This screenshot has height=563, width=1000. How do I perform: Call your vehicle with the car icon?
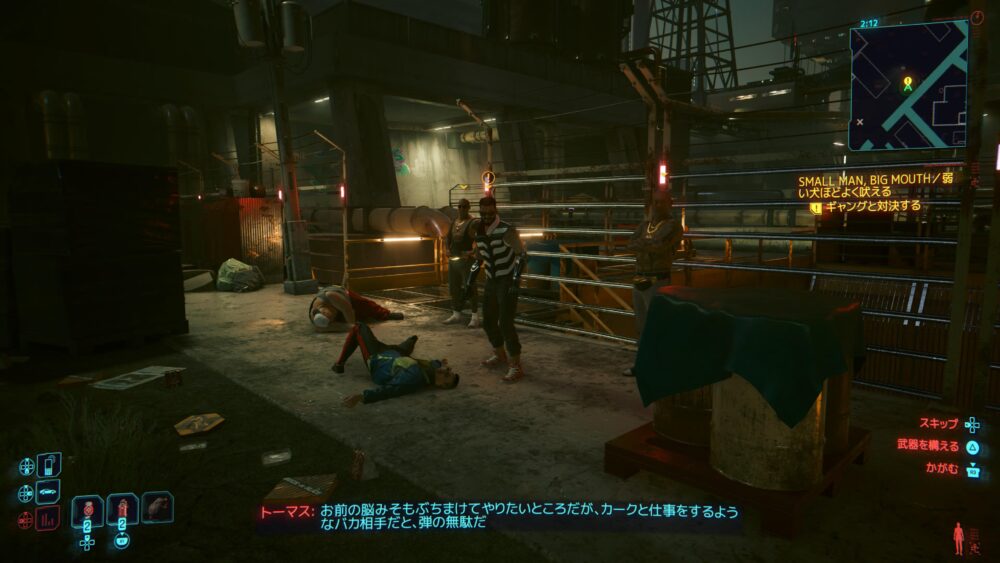(x=49, y=492)
